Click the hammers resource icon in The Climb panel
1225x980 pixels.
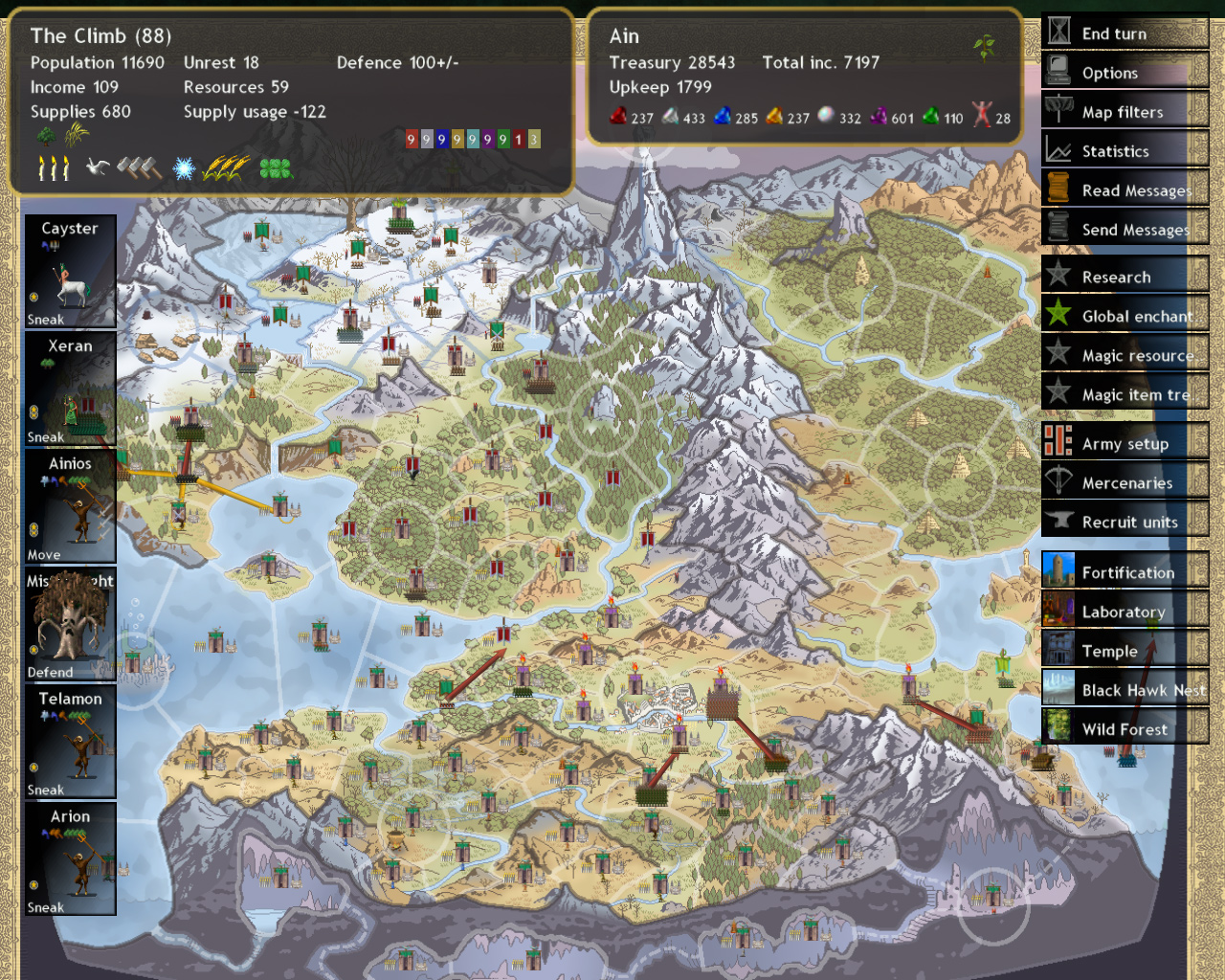click(139, 168)
